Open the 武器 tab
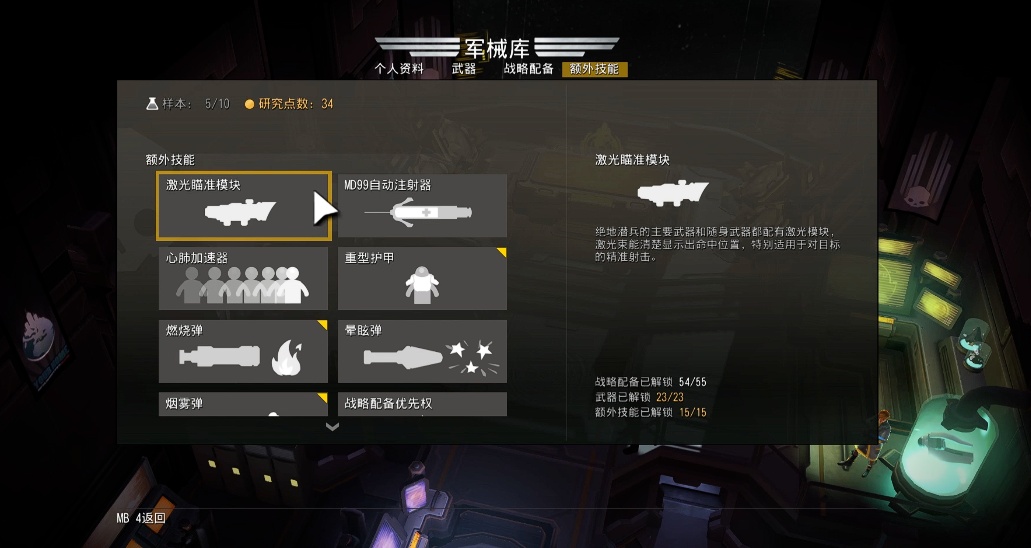The image size is (1031, 548). coord(464,69)
